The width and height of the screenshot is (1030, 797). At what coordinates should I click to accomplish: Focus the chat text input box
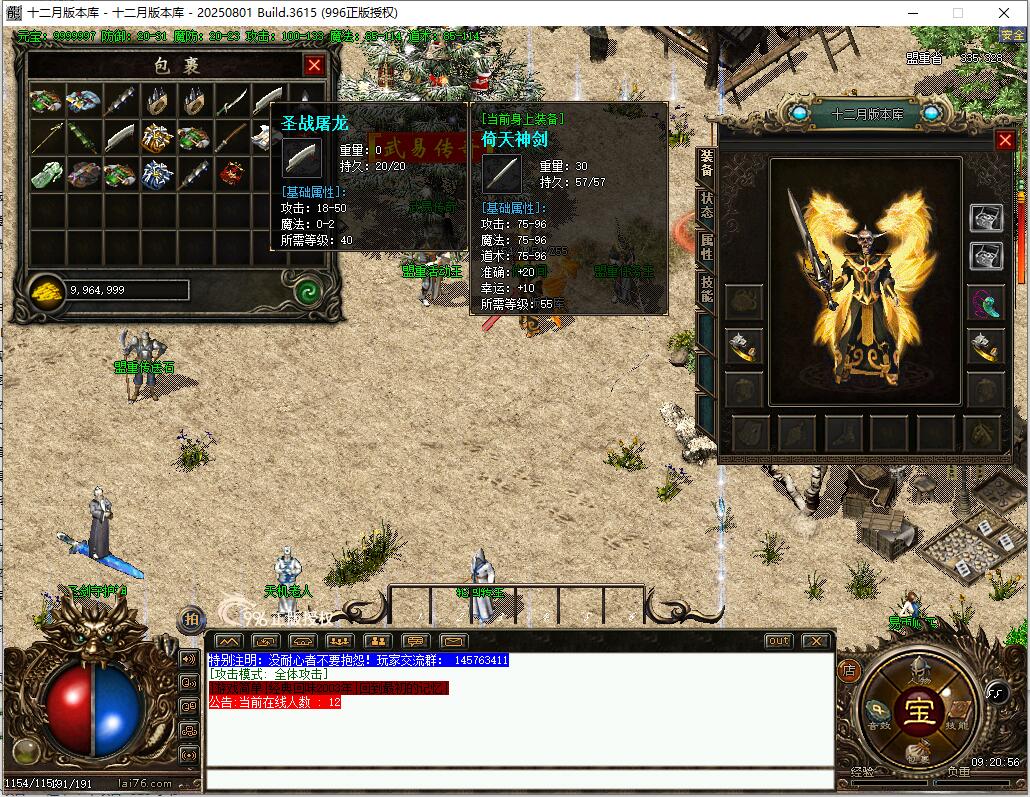518,779
